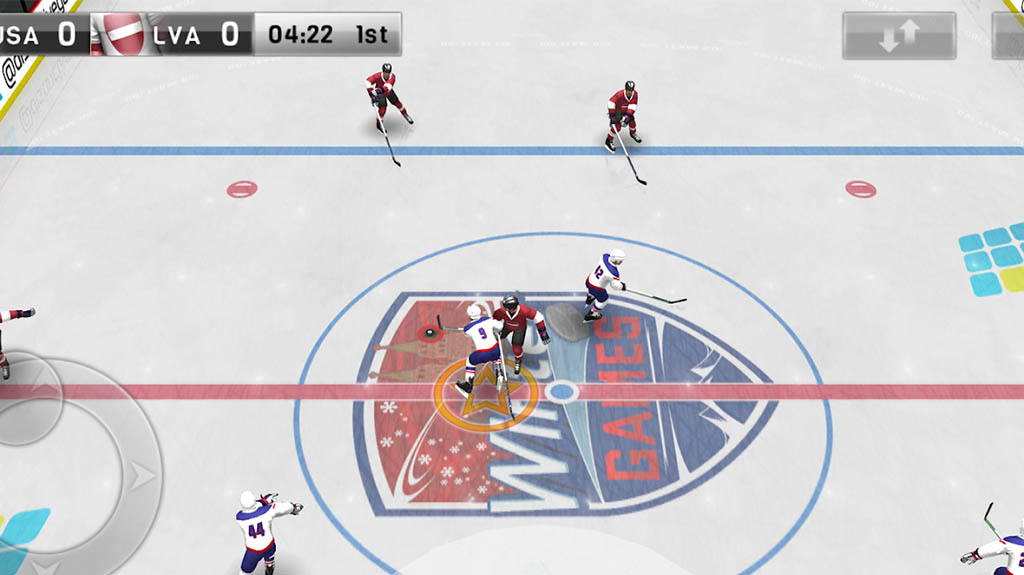Viewport: 1024px width, 575px height.
Task: Tap the up-down arrows swap button
Action: [x=898, y=36]
